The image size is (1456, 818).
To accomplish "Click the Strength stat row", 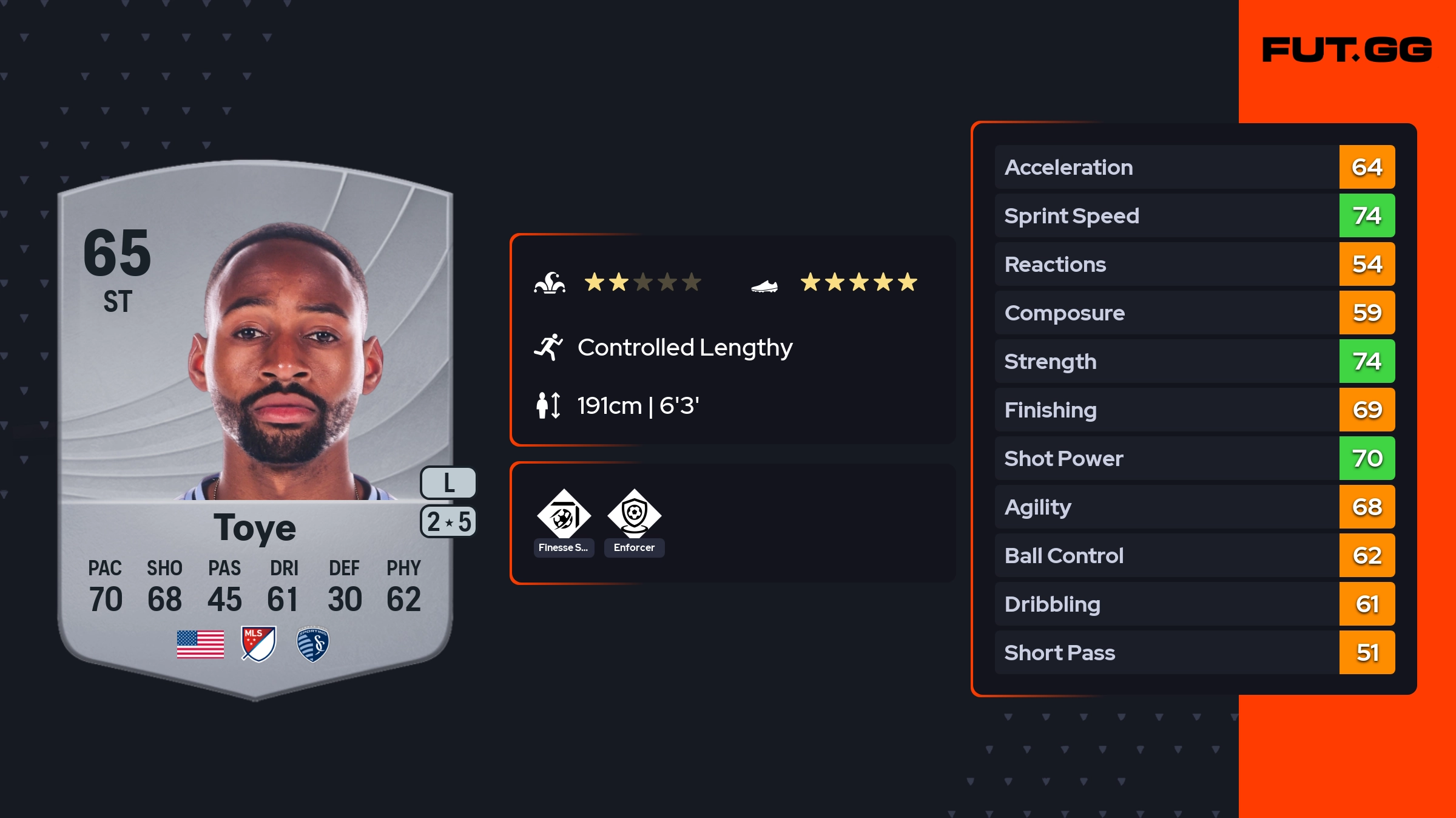I will pyautogui.click(x=1194, y=361).
